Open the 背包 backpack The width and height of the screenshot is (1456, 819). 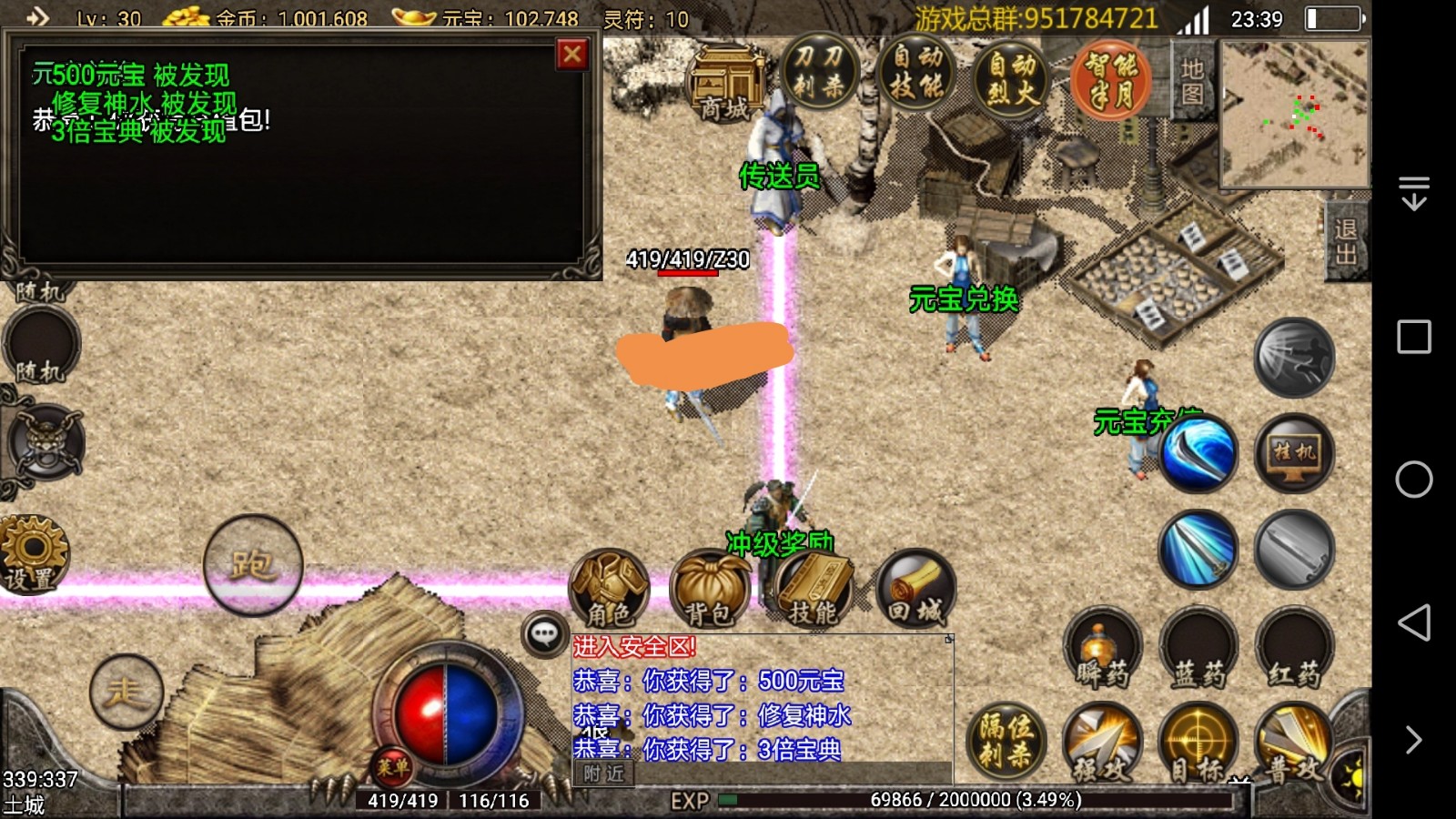pyautogui.click(x=709, y=590)
